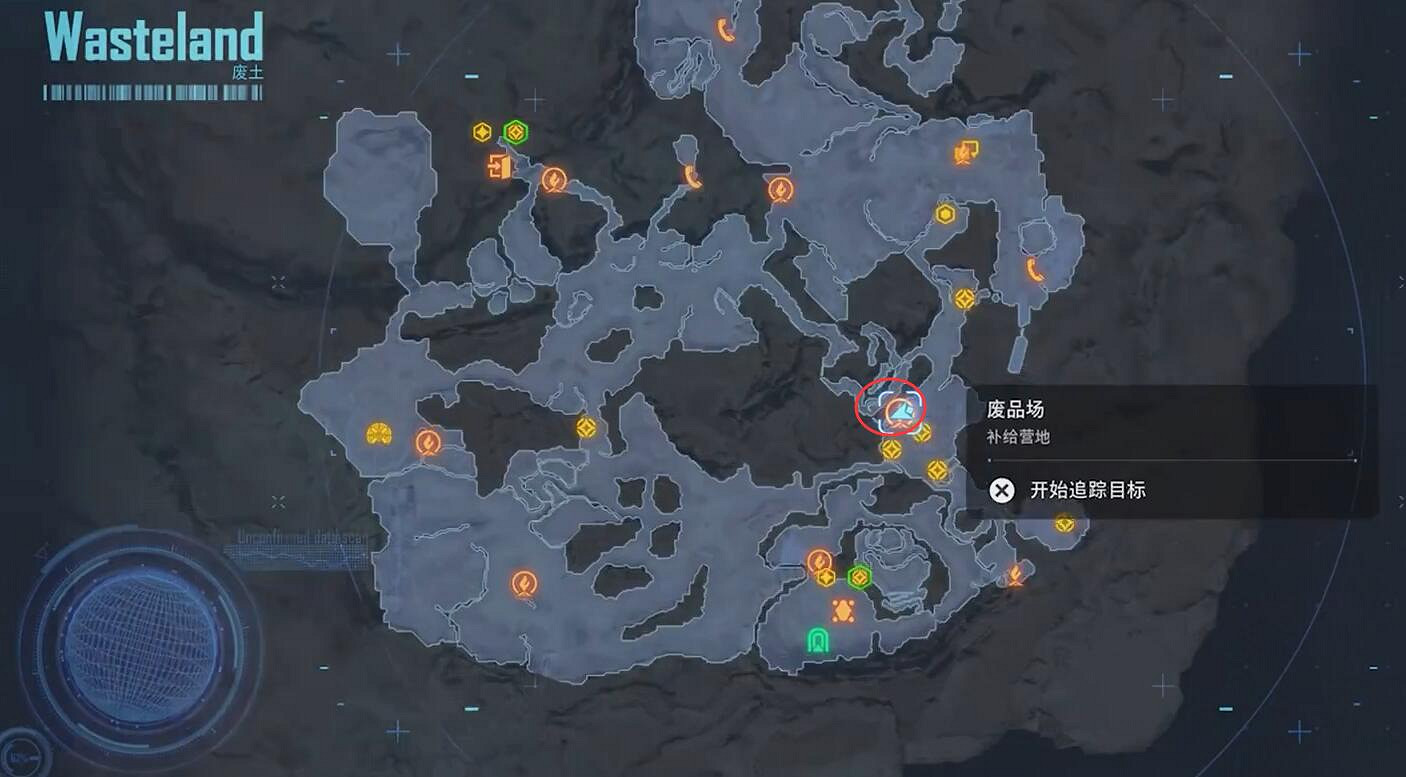1406x777 pixels.
Task: Select the flame teleport marker near the northwest door
Action: coord(553,180)
